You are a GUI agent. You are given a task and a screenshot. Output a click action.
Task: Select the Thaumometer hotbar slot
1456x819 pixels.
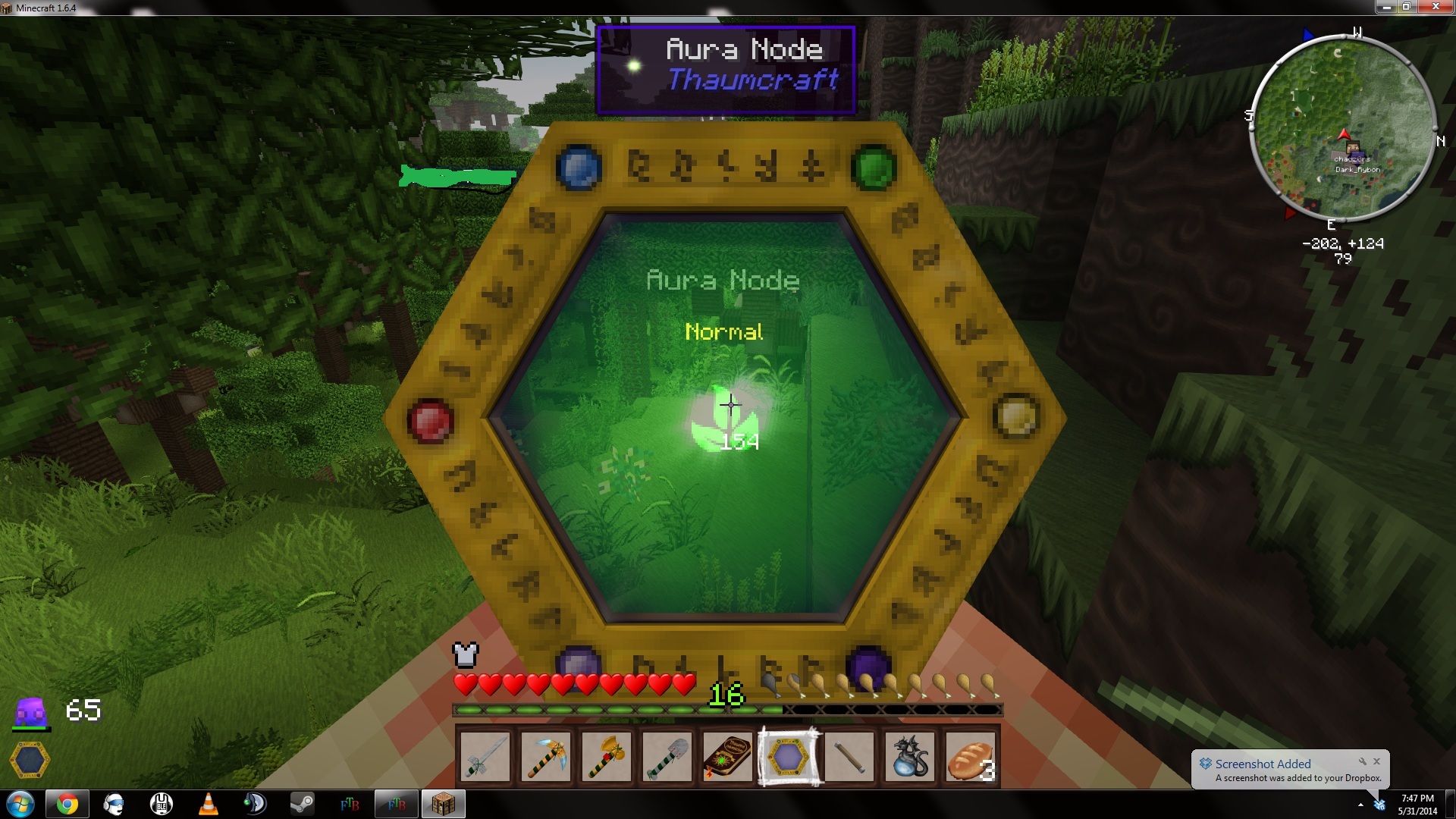coord(789,756)
